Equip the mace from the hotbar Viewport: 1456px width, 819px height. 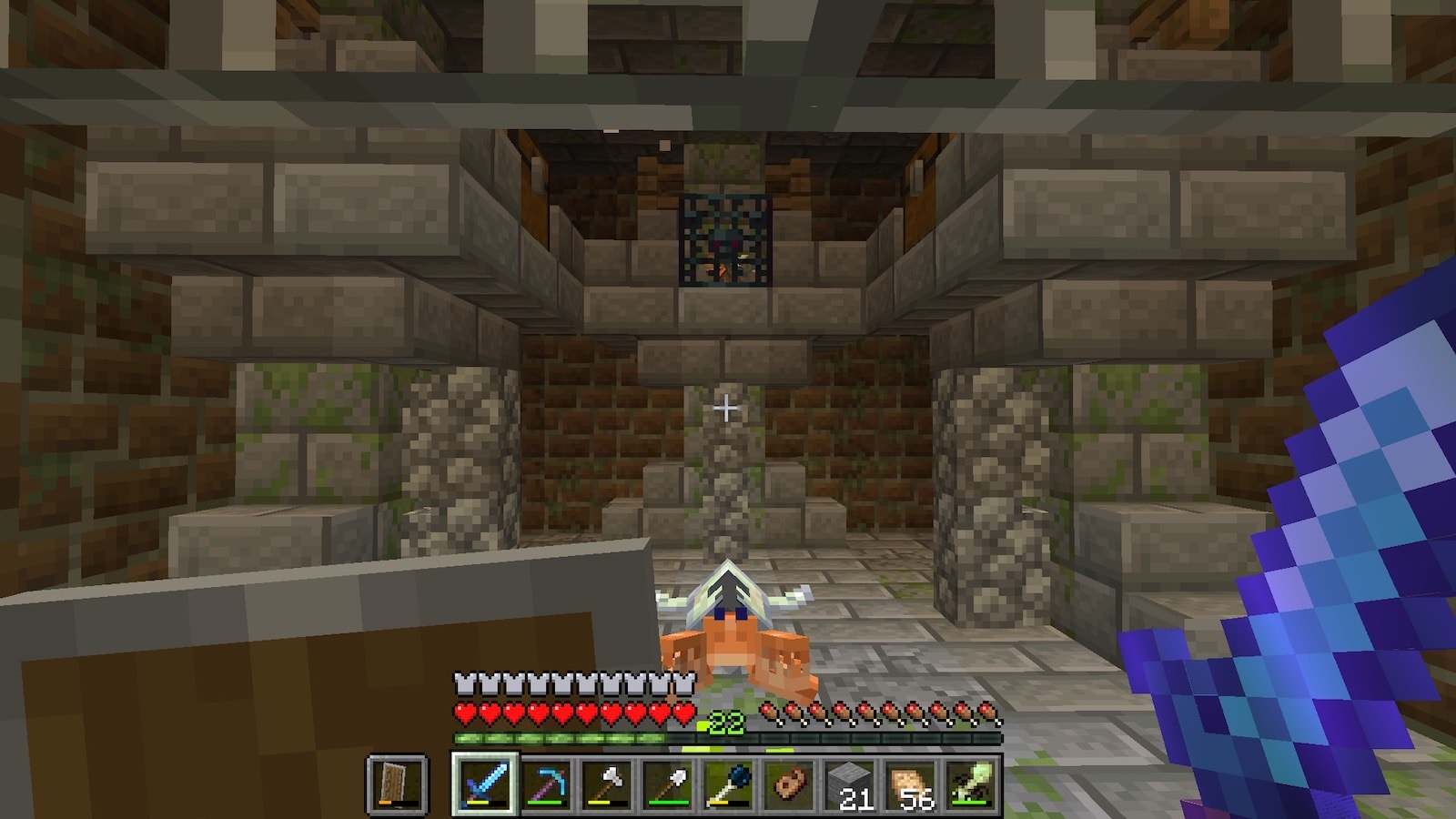point(728,784)
